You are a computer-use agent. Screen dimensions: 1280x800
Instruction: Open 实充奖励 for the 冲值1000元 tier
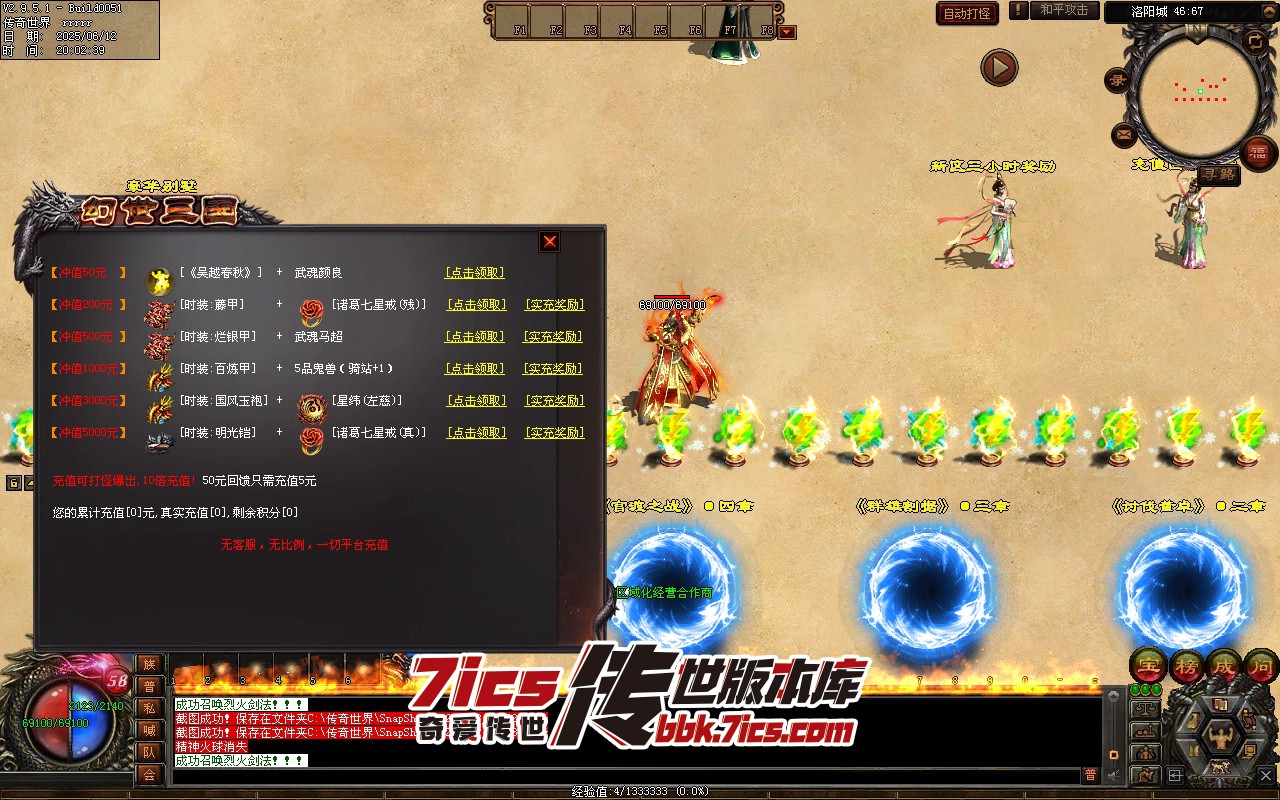[x=554, y=368]
